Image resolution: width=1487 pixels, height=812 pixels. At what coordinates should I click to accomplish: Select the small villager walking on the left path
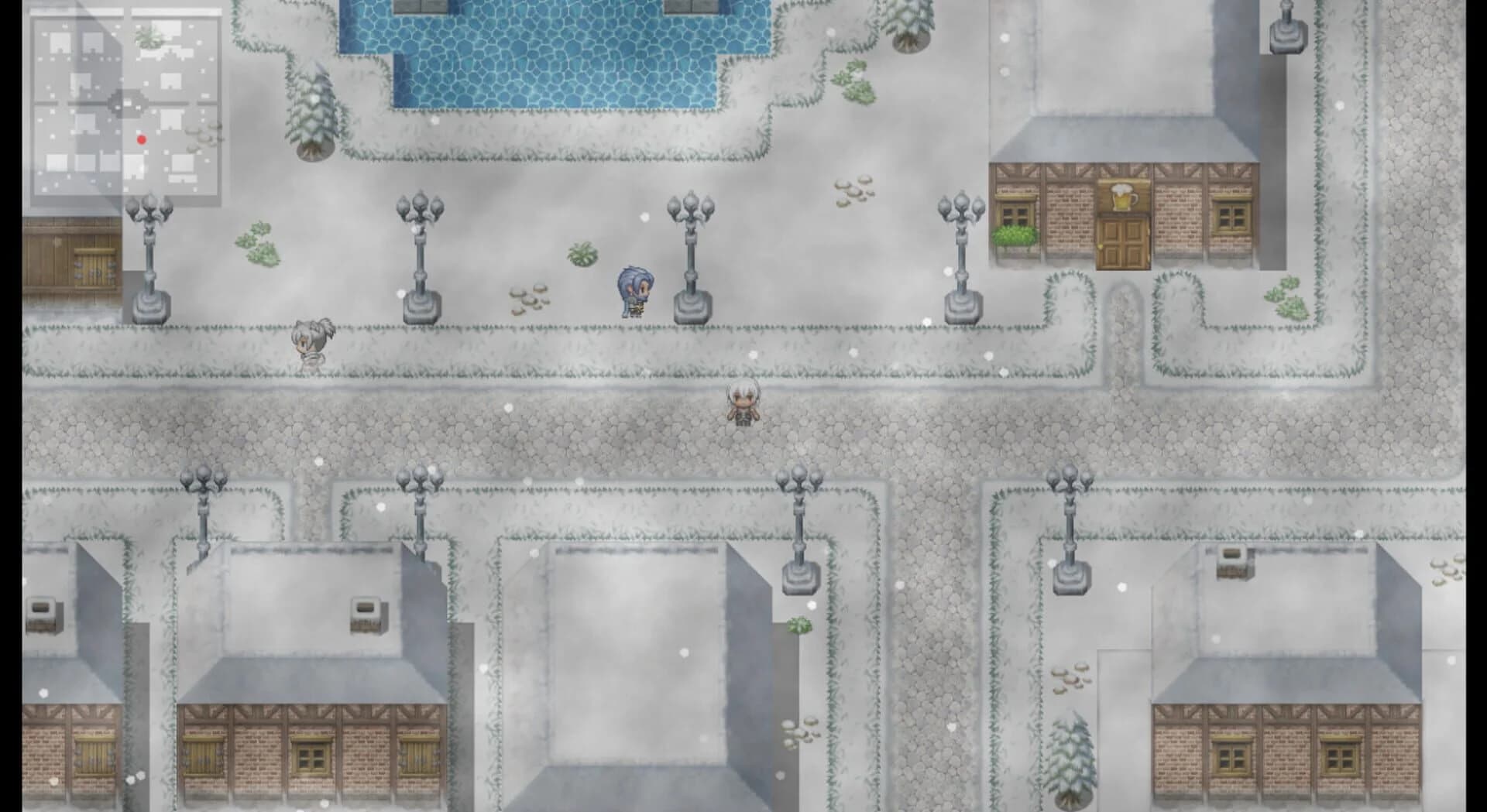coord(313,341)
